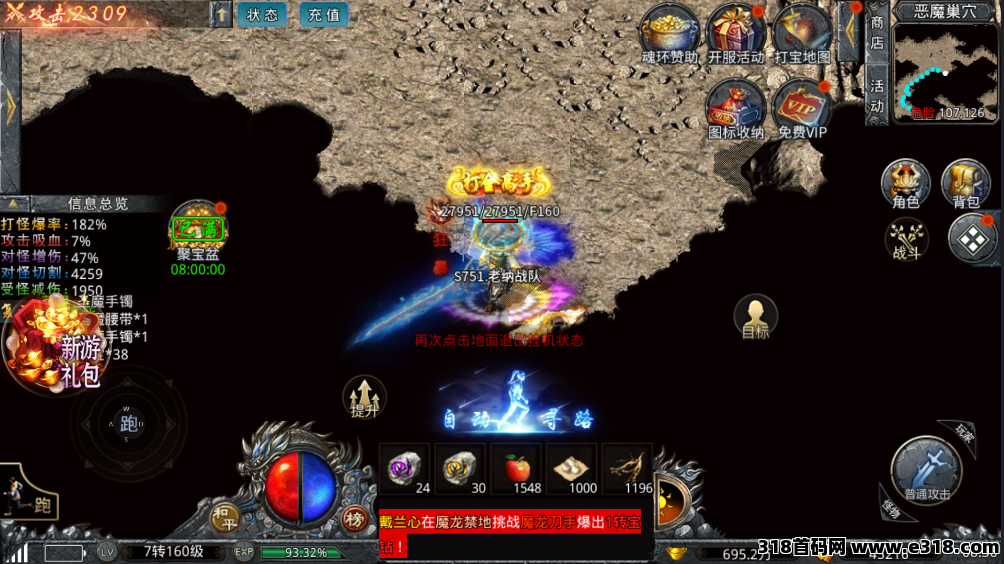Activate 普通攻击 normal attack
This screenshot has width=1004, height=564.
[926, 468]
